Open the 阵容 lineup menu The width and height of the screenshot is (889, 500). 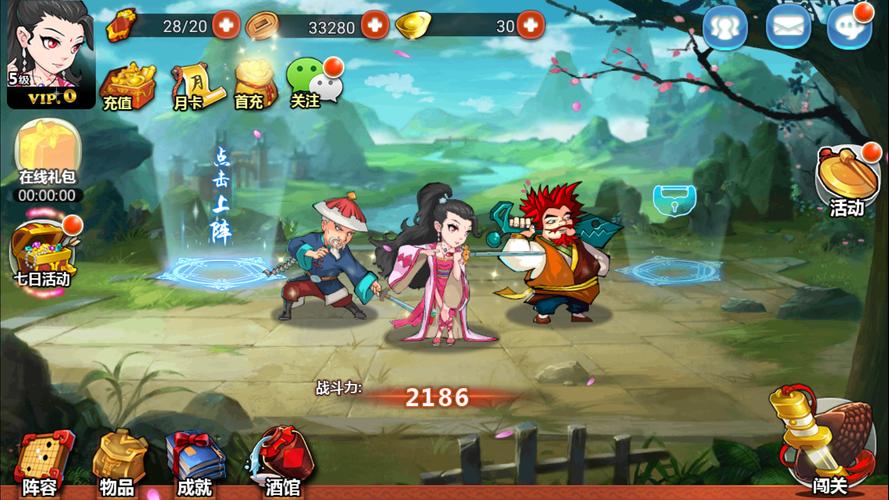pos(41,463)
